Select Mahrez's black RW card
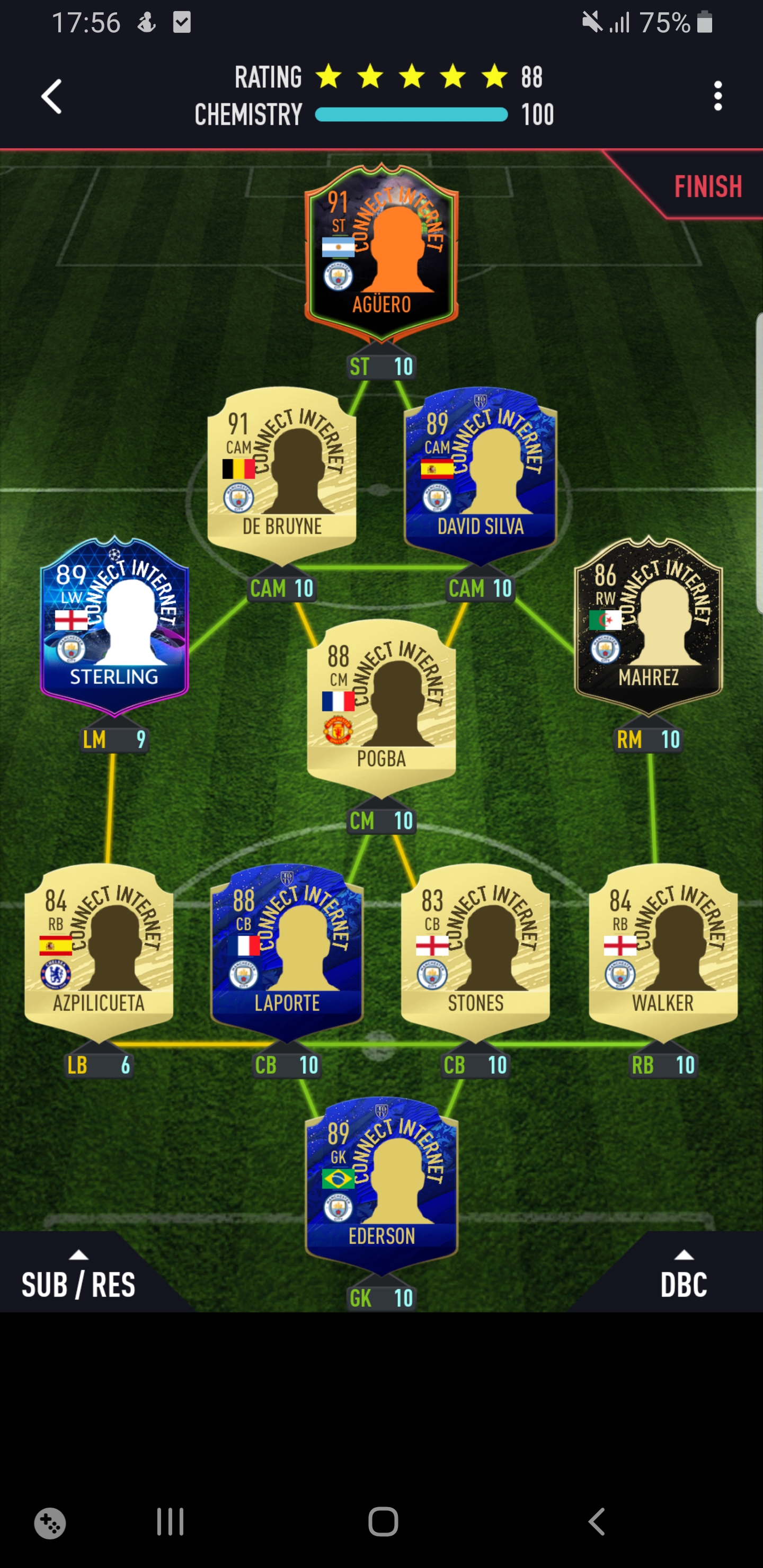The image size is (763, 1568). point(647,627)
